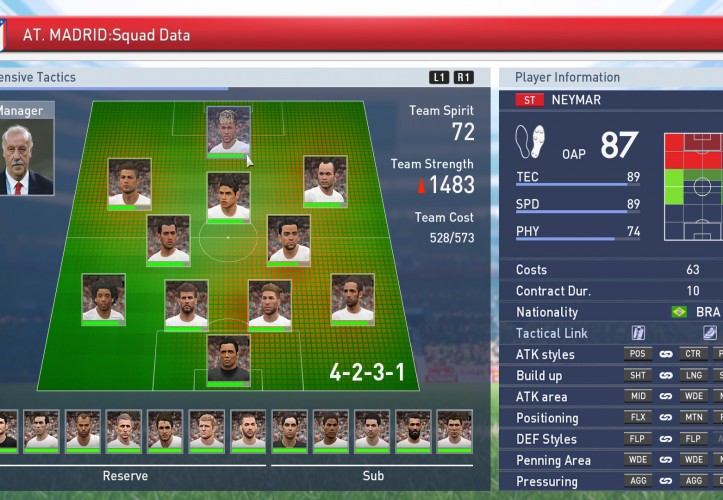Select the left-back player card
723x500 pixels.
(103, 299)
